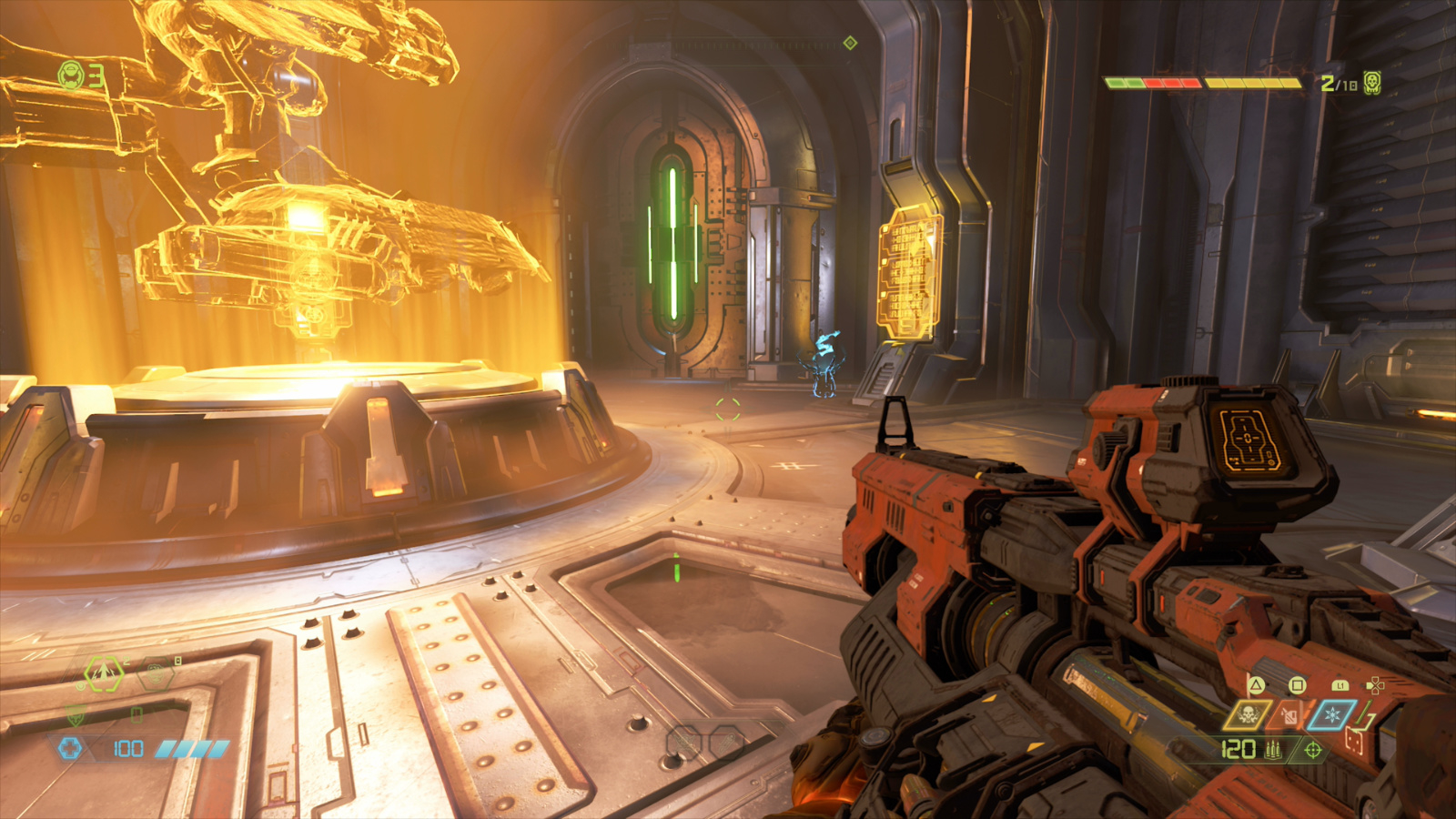The height and width of the screenshot is (819, 1456).
Task: Select the yellow skull weapon mod
Action: (1251, 715)
